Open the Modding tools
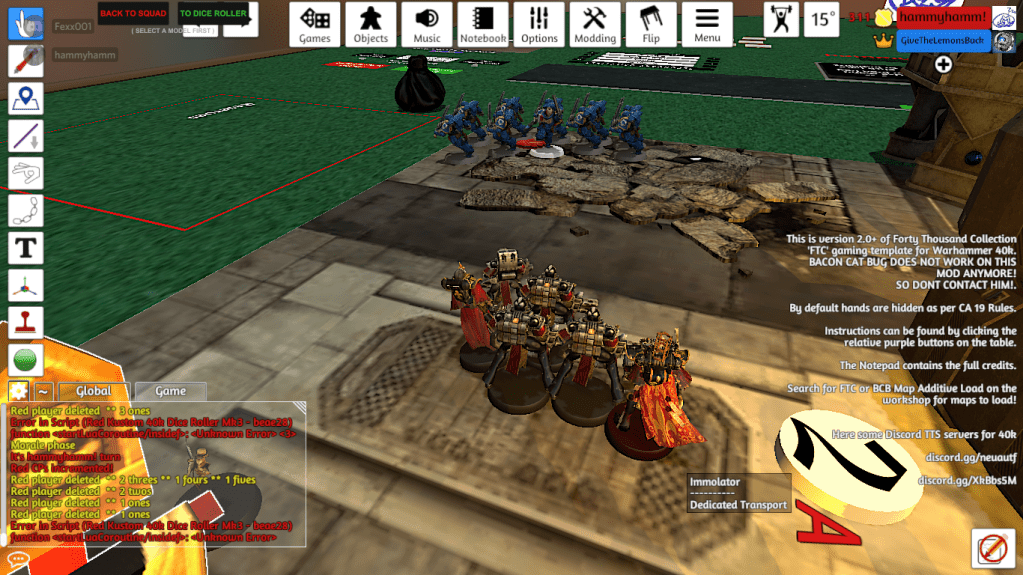Screen dimensions: 1023x575 pos(595,24)
